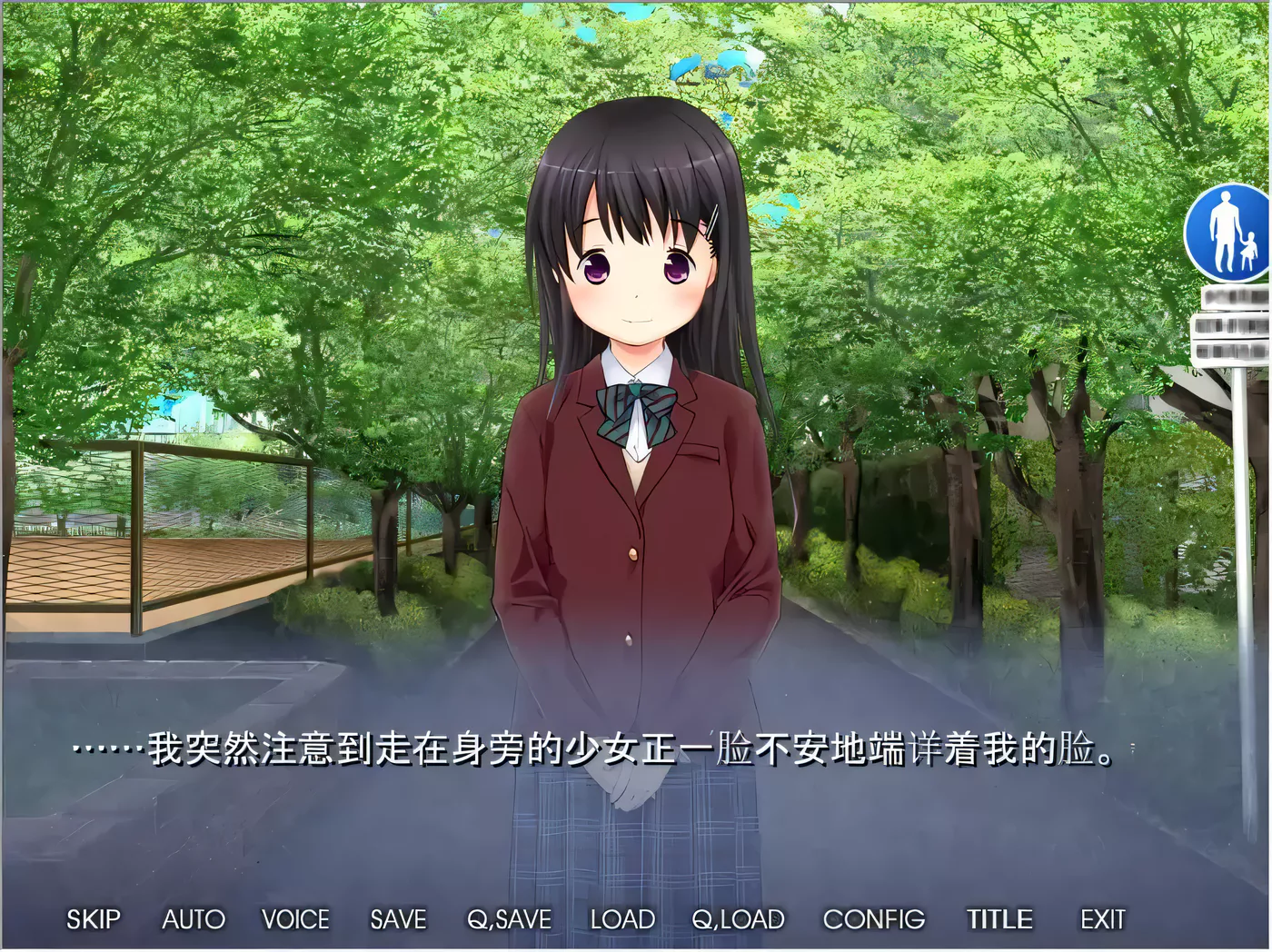The width and height of the screenshot is (1272, 952).
Task: Enable SKIP mode to fast-forward text
Action: [x=94, y=919]
